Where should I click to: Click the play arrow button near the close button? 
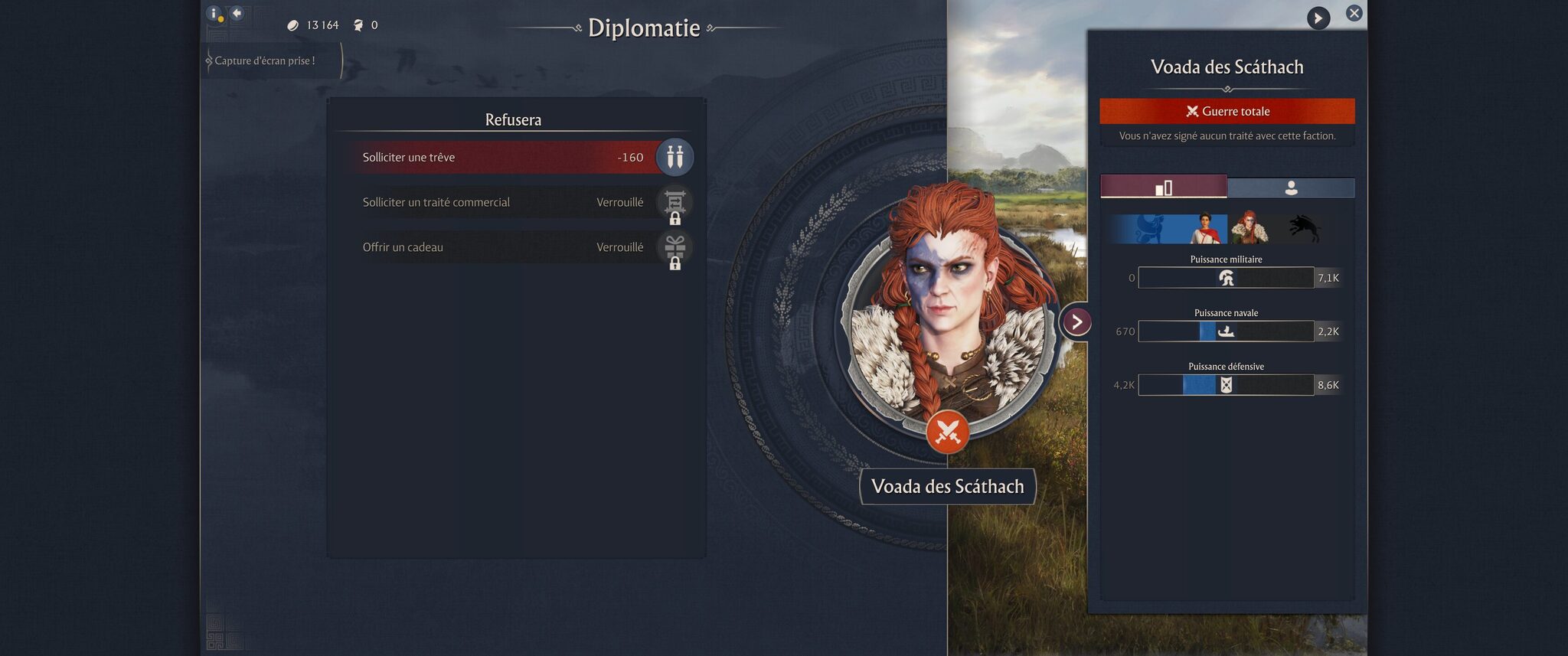[1318, 18]
